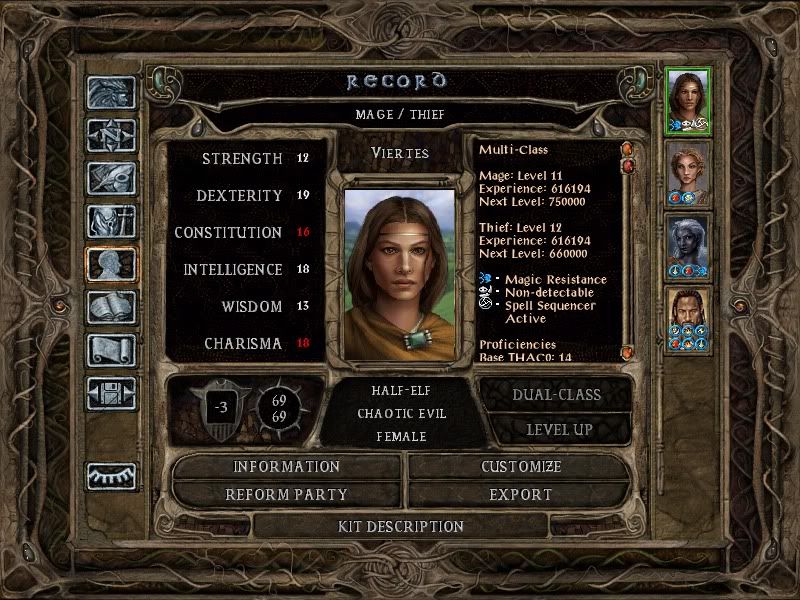Open the area map compass icon
Image resolution: width=800 pixels, height=600 pixels.
click(111, 135)
